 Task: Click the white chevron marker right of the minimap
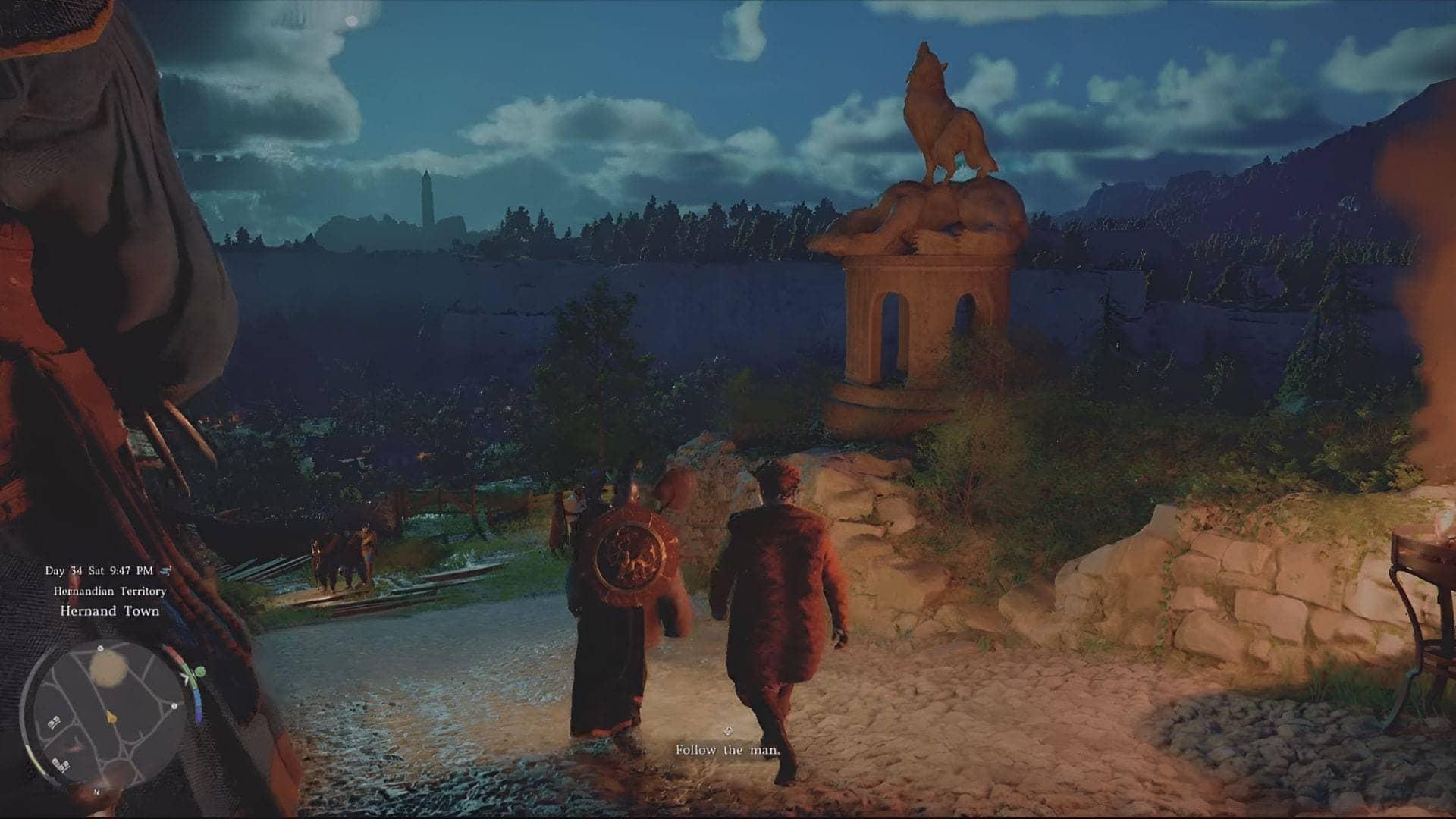pos(186,677)
